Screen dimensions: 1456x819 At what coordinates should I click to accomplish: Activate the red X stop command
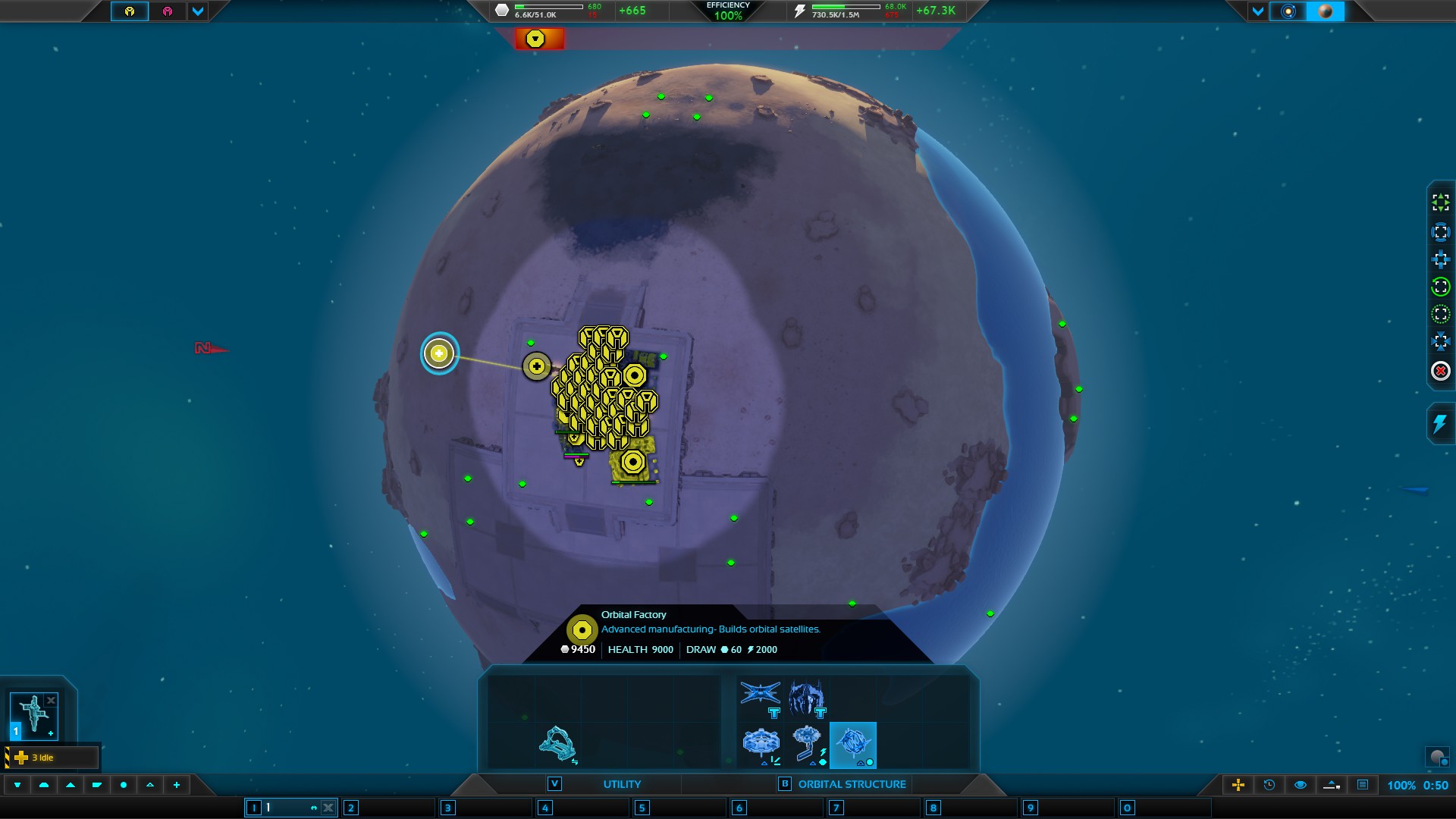click(x=1440, y=371)
